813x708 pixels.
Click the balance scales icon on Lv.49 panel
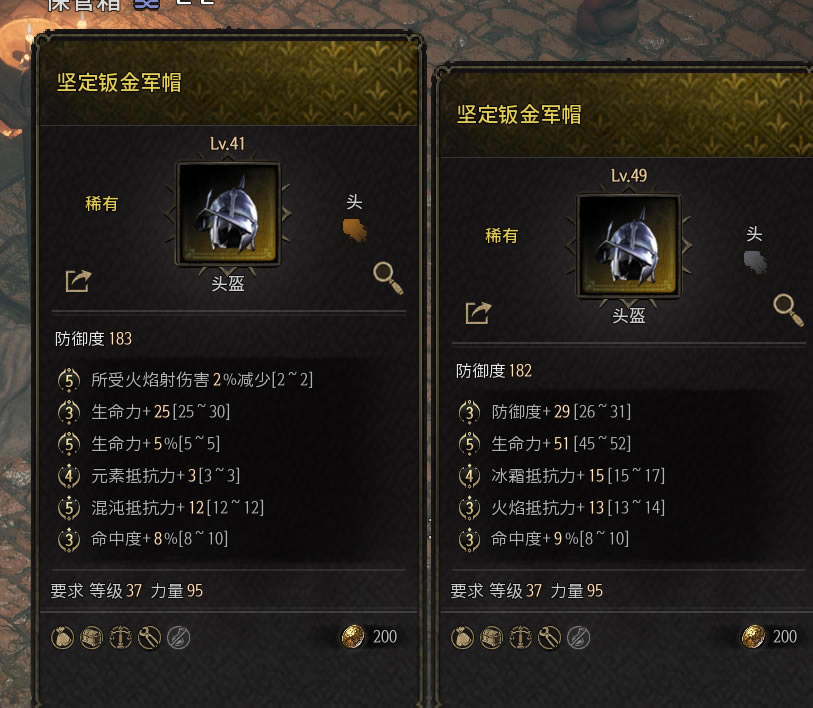tap(521, 637)
